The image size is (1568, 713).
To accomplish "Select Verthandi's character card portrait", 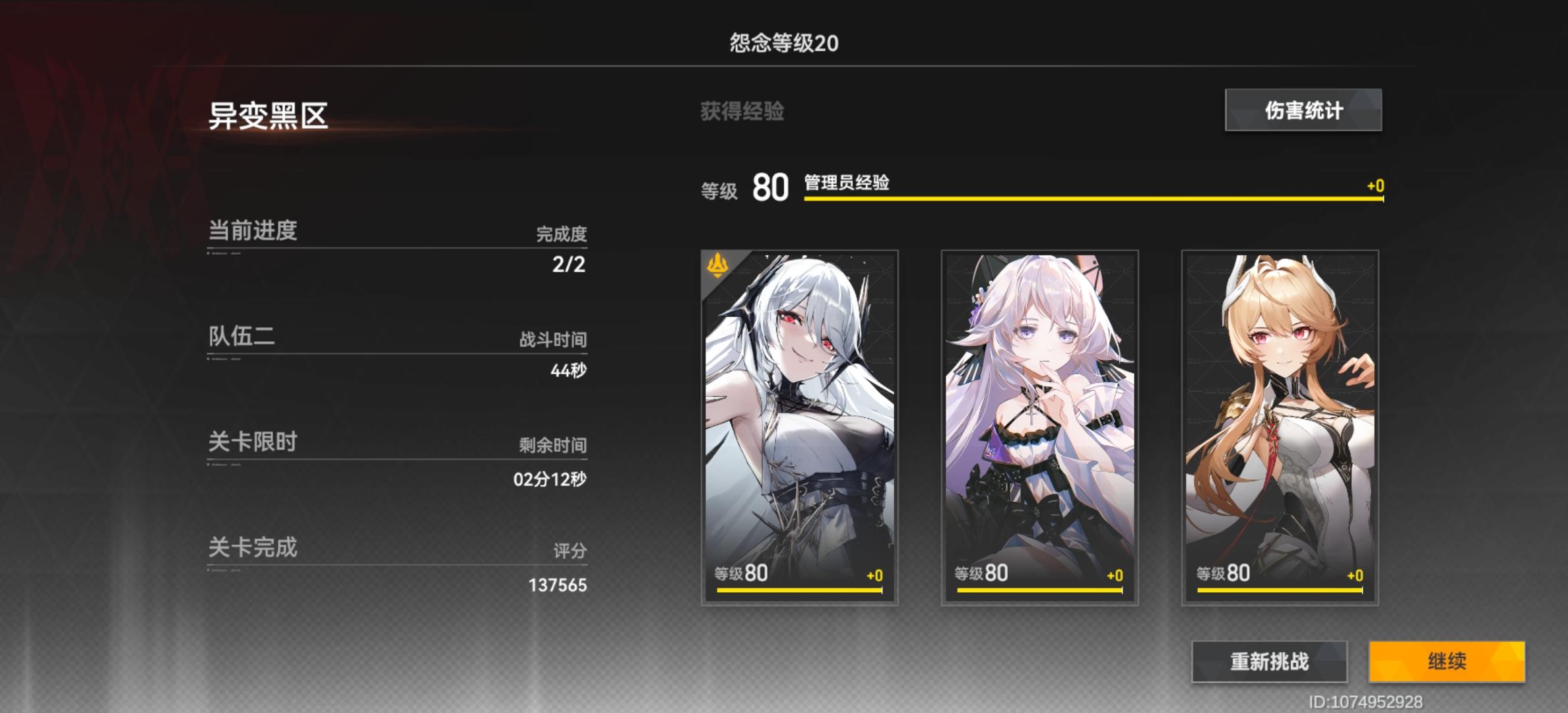I will point(799,423).
